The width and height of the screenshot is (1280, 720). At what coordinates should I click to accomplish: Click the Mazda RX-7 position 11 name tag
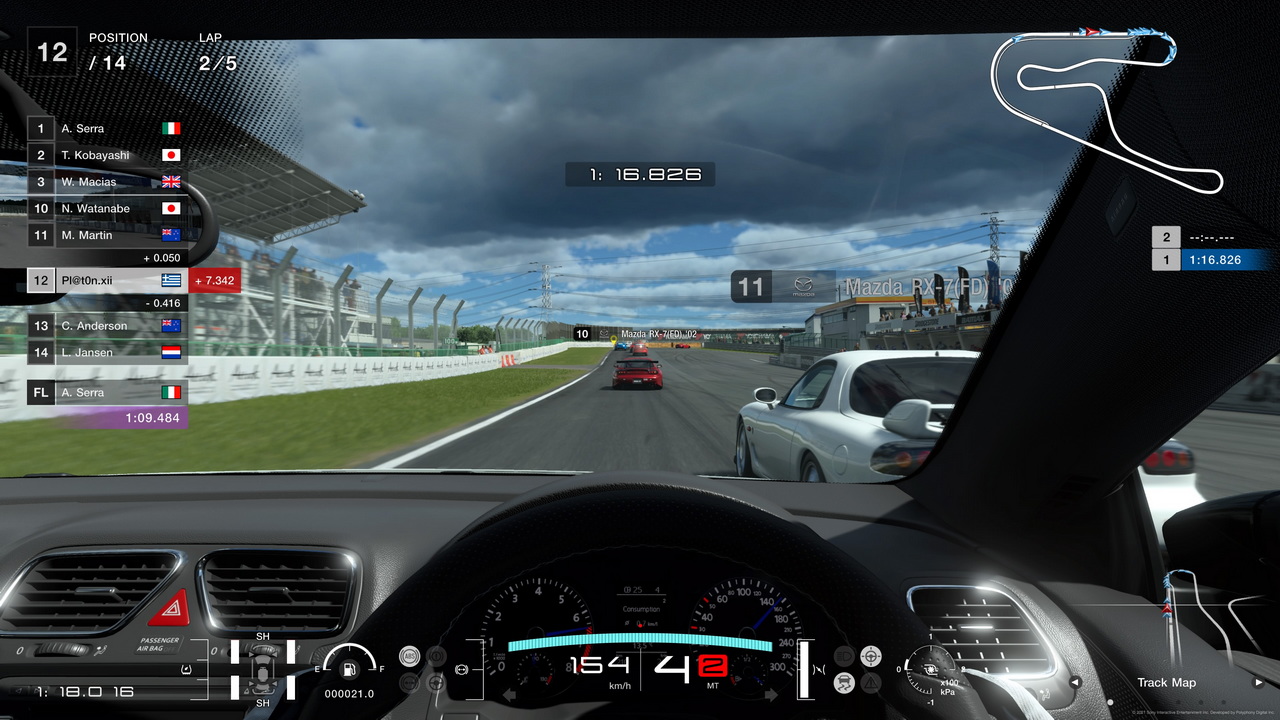pos(872,288)
